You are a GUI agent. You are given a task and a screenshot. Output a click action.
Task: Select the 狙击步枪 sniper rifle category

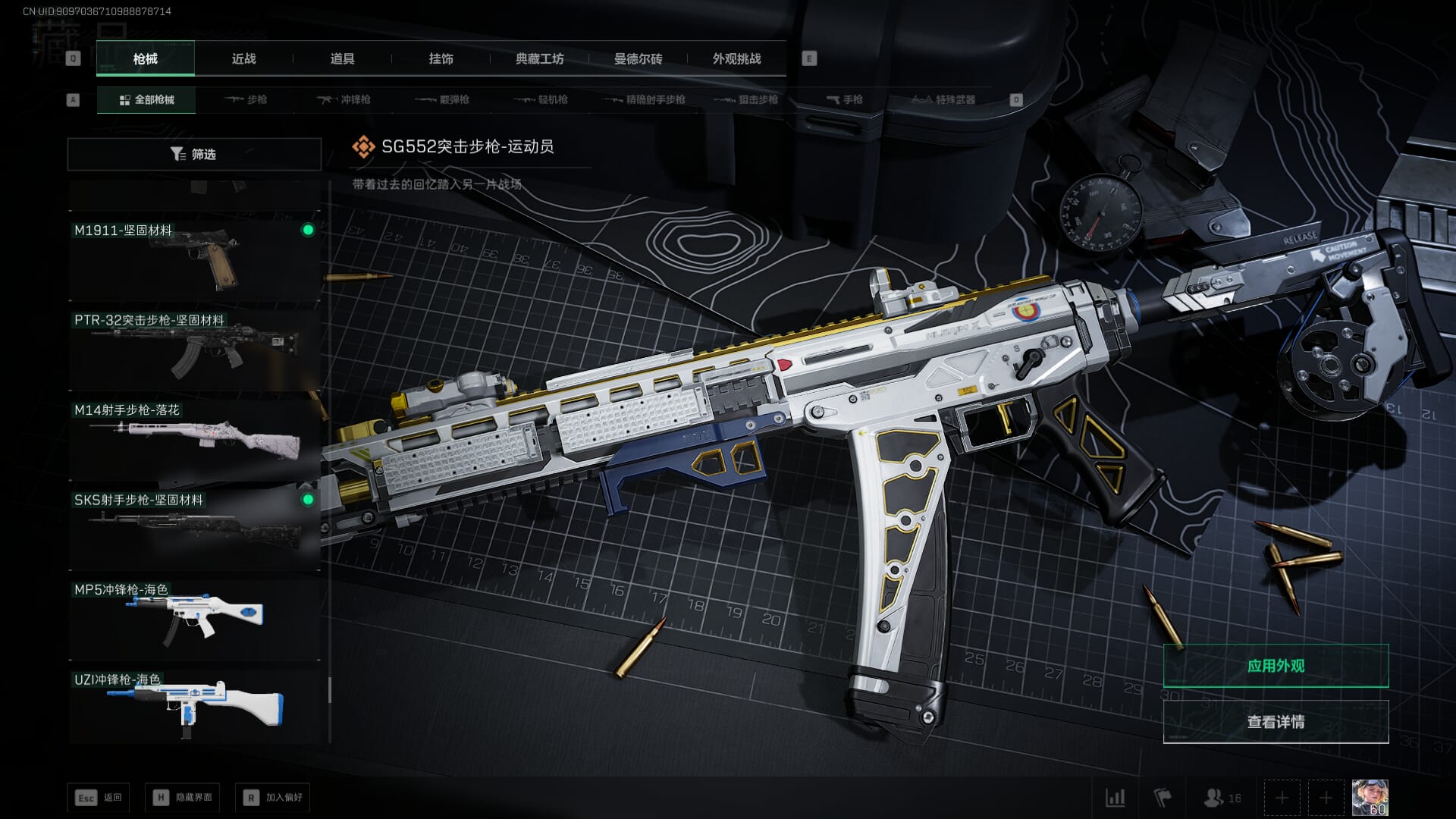coord(747,99)
